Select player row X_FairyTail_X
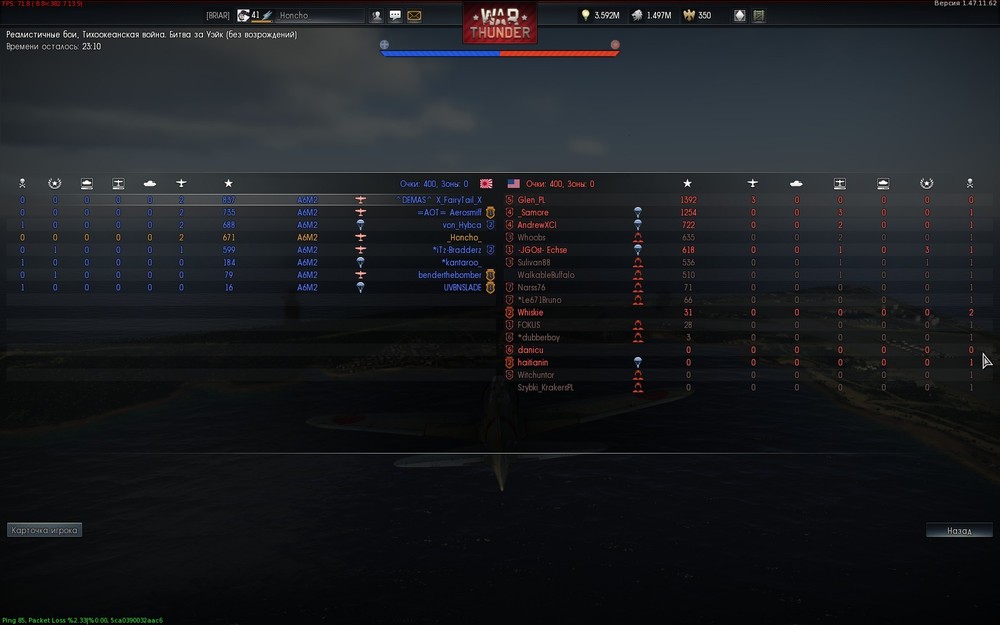The height and width of the screenshot is (625, 1000). [x=458, y=200]
